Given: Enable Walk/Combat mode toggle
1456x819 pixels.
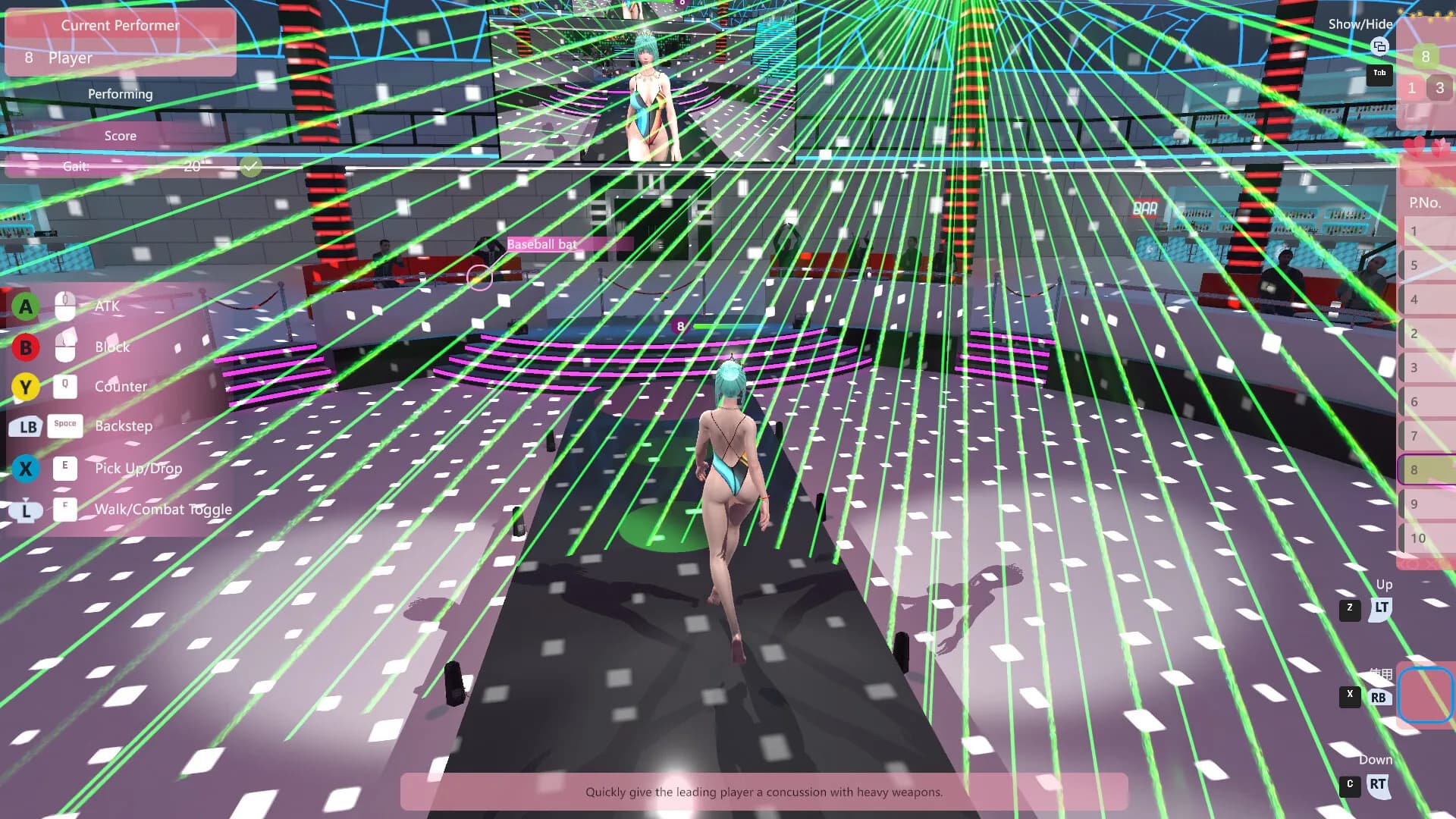Looking at the screenshot, I should point(65,510).
